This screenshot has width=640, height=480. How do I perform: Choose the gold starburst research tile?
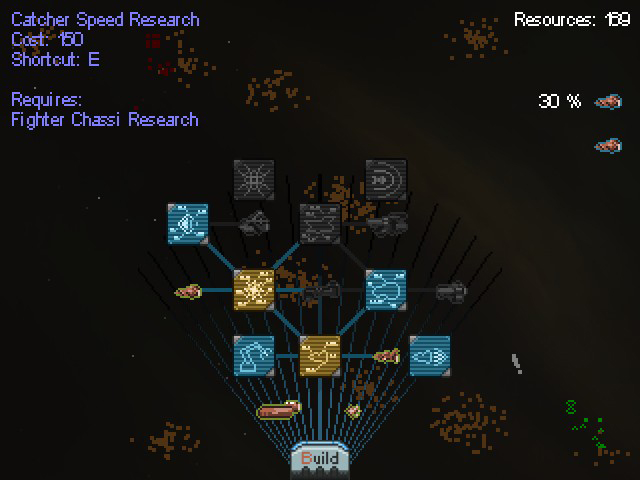tap(254, 289)
